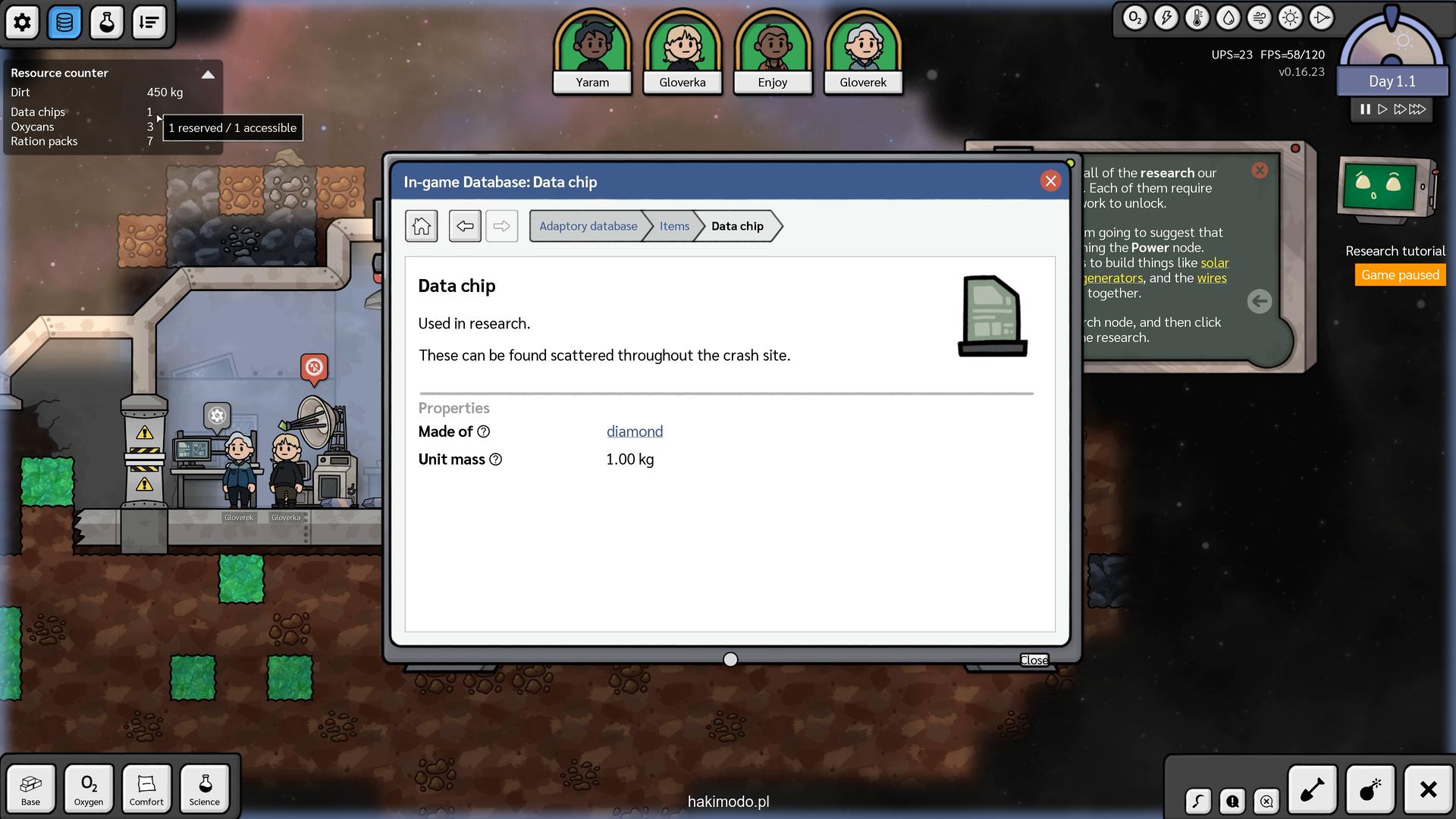1456x819 pixels.
Task: Open the Adaptory database breadcrumb
Action: (588, 226)
